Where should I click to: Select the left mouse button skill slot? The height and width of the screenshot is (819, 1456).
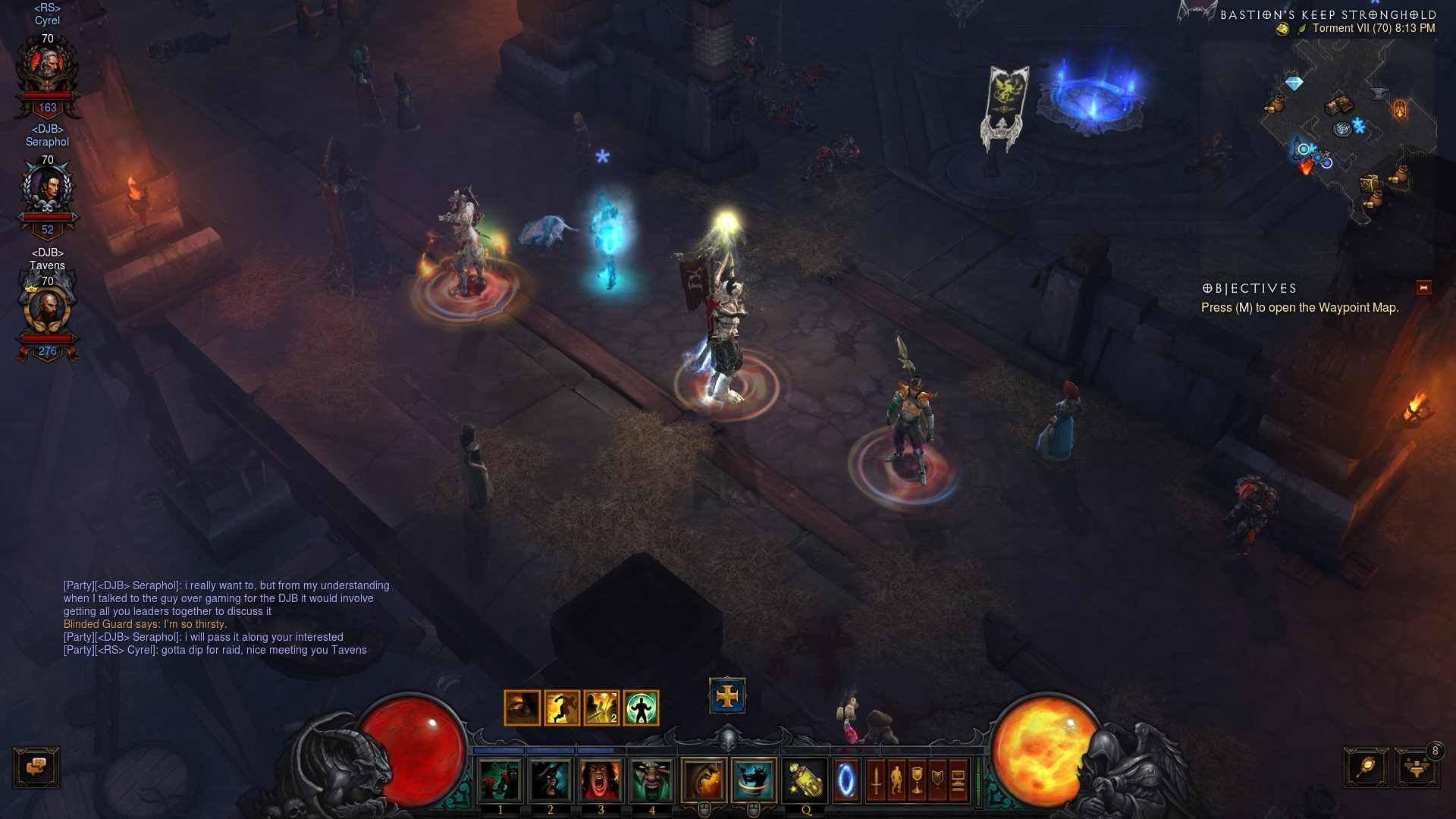[704, 780]
